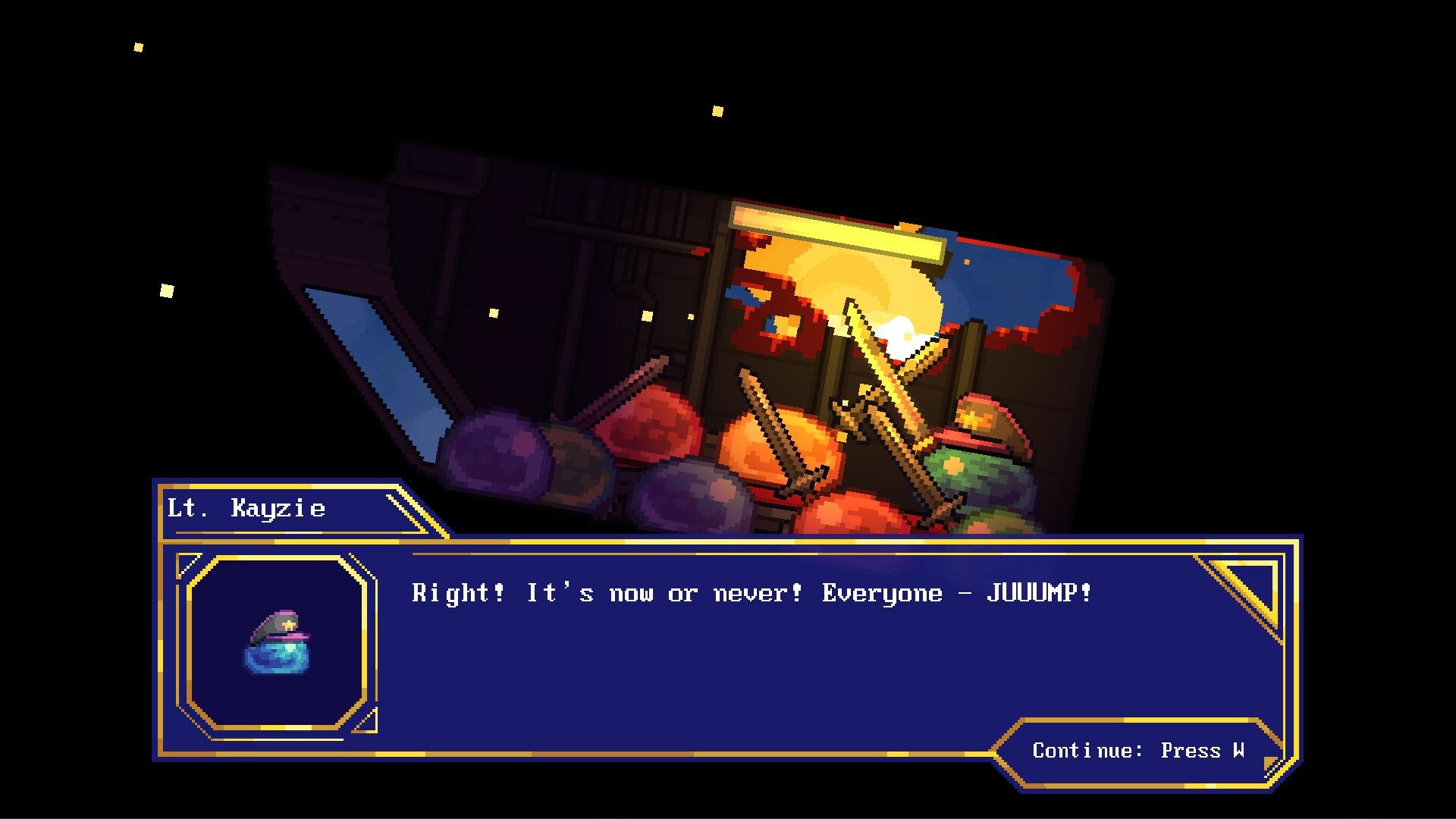
Task: Click the star badge on the red-capped slime
Action: 973,418
